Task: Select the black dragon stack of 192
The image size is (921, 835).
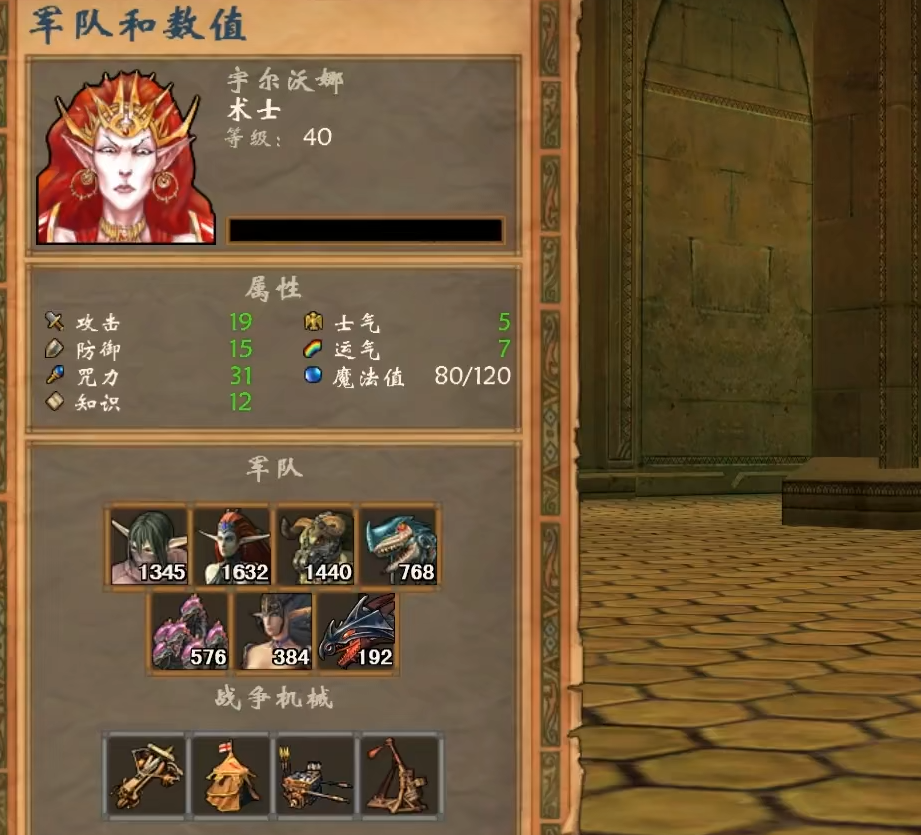Action: click(x=356, y=632)
